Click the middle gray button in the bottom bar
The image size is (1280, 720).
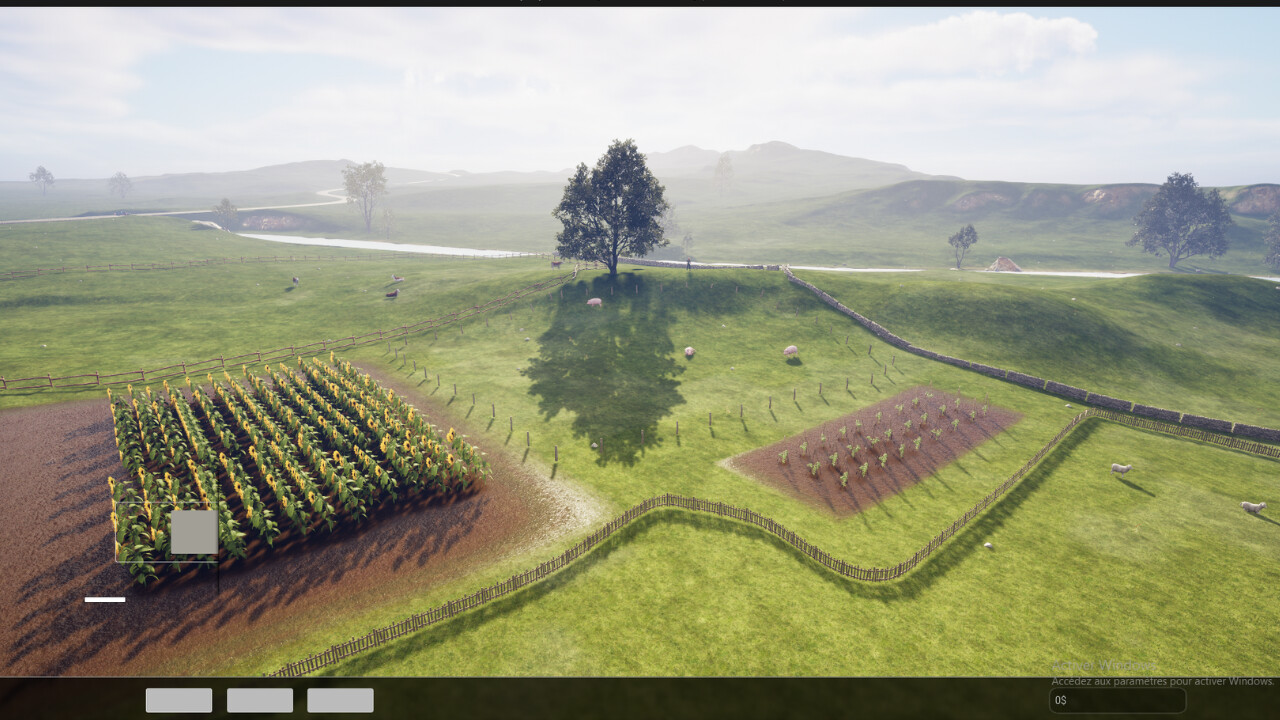coord(259,700)
